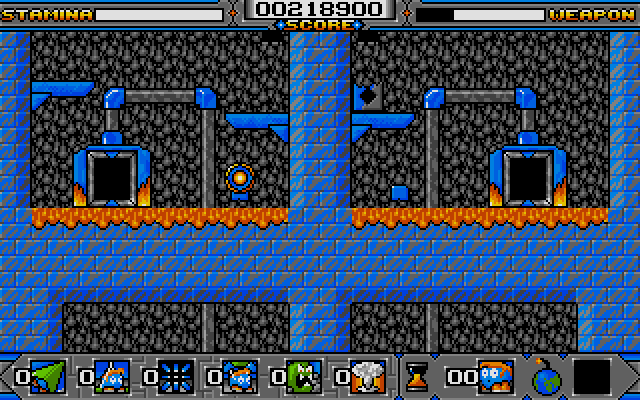Select the blue character lives portrait
Screen dimensions: 640x400
pos(495,377)
